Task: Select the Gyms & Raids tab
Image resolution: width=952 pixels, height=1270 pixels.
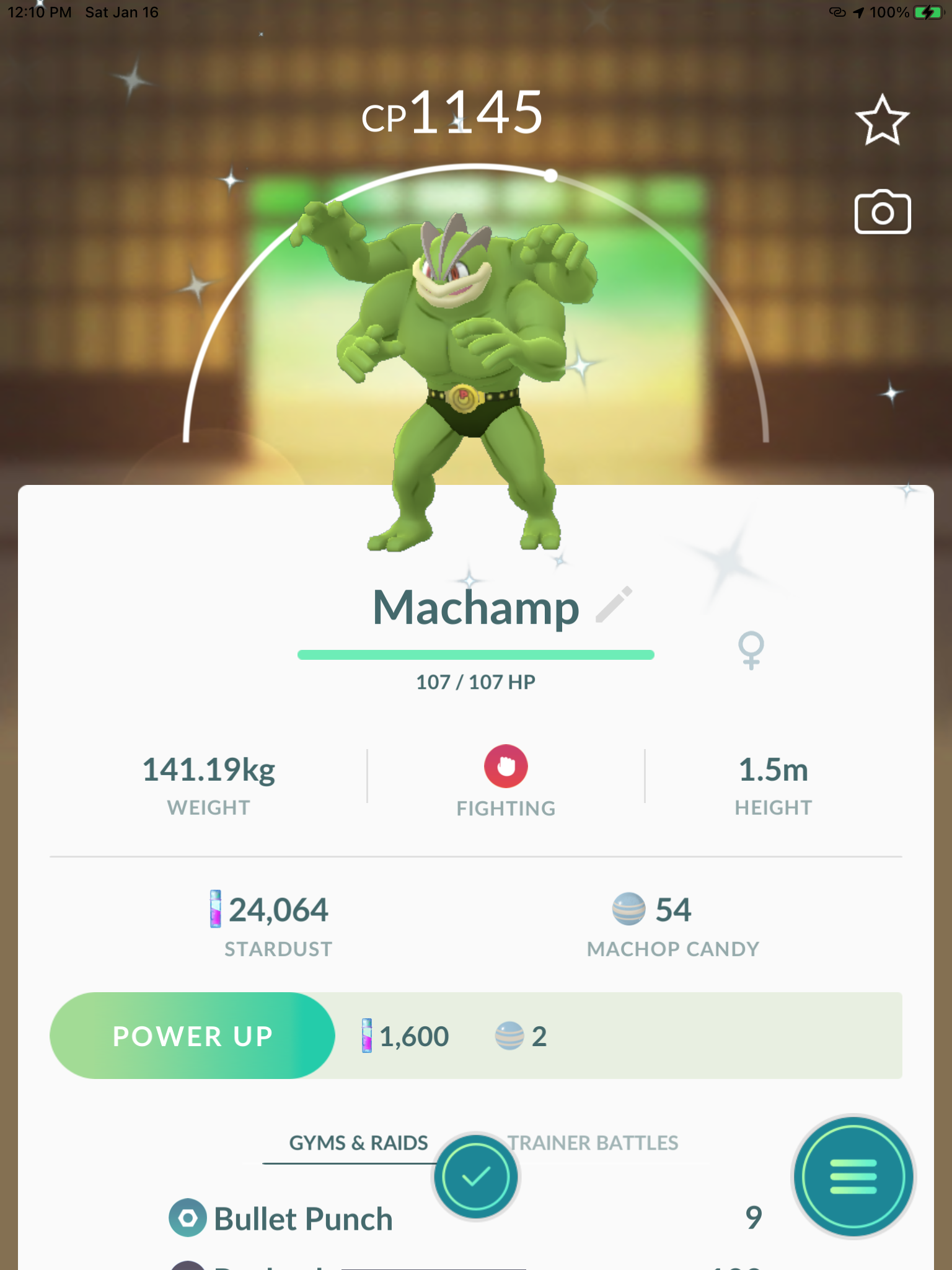Action: pyautogui.click(x=359, y=1143)
